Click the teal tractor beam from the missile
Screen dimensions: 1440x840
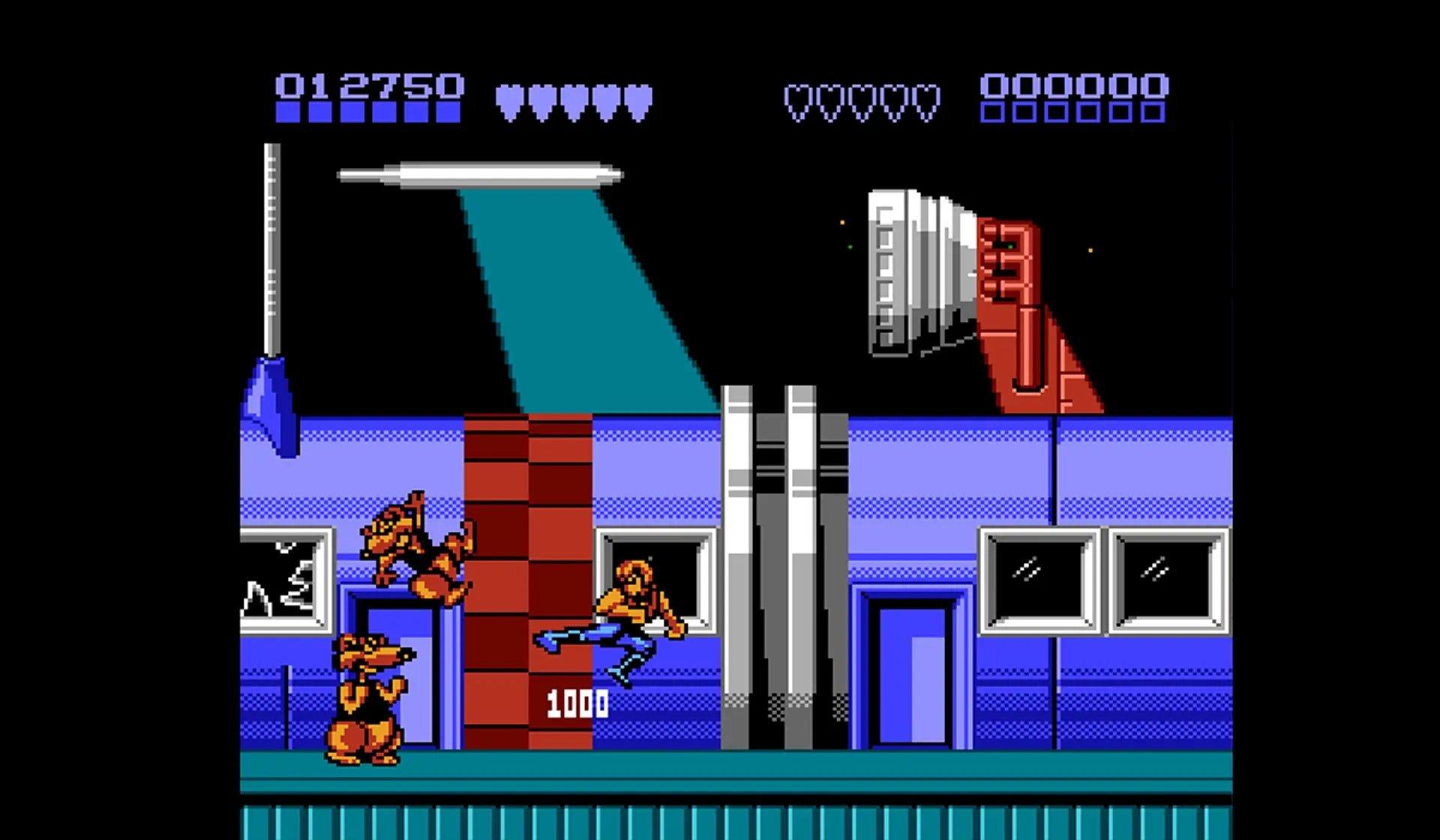[x=585, y=300]
